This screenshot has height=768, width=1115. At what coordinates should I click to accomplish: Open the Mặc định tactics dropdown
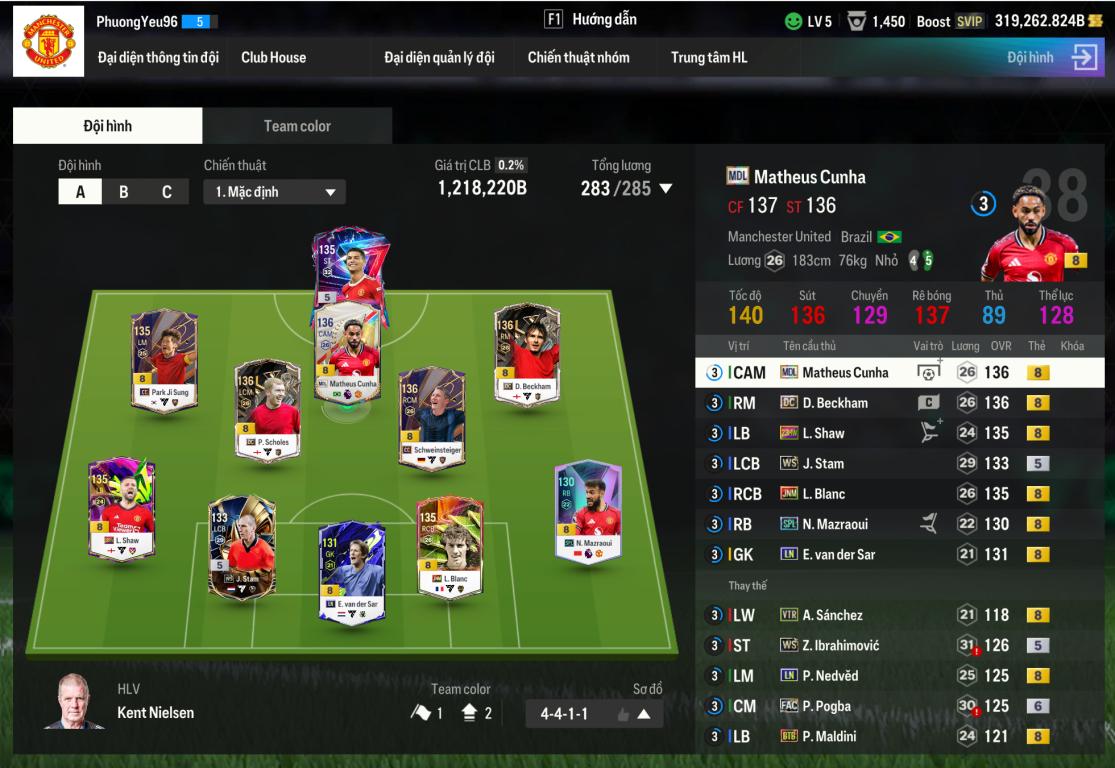pos(274,192)
